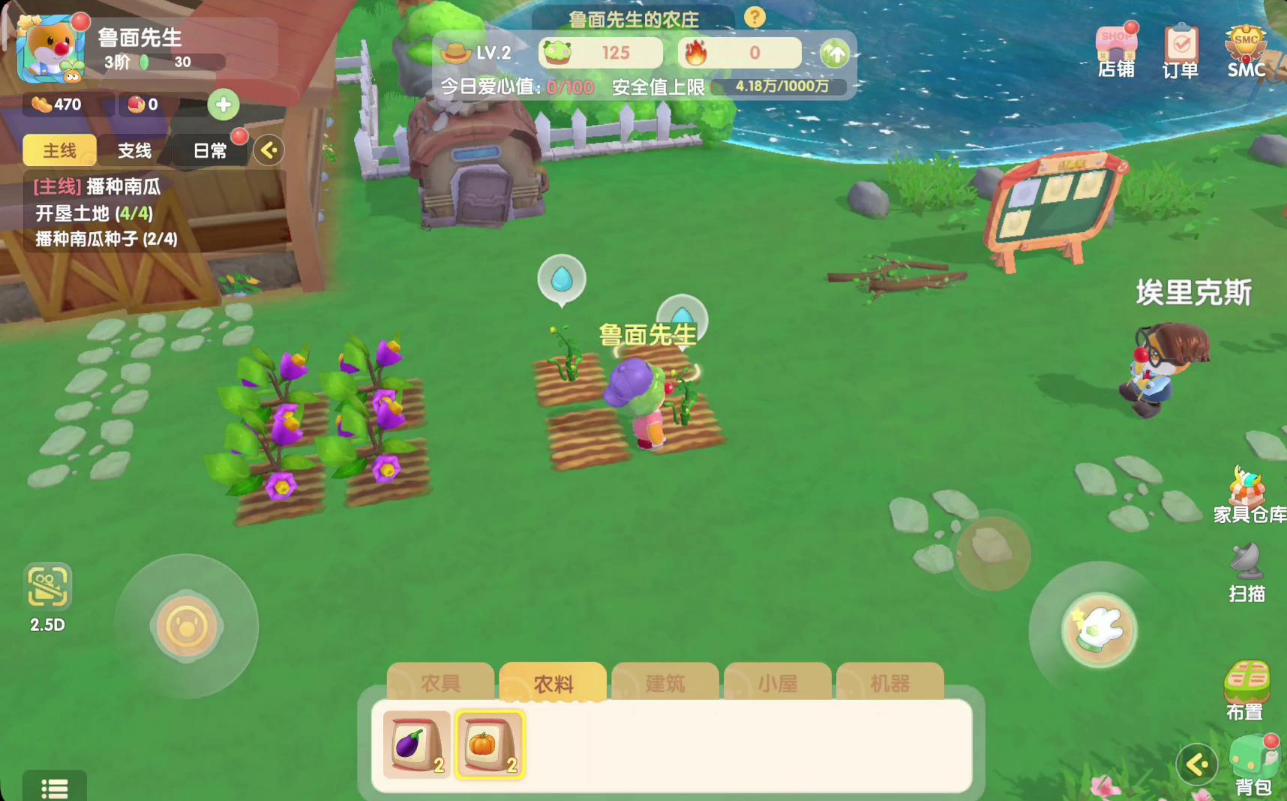Add currency with the green plus button
Image resolution: width=1287 pixels, height=801 pixels.
tap(223, 104)
